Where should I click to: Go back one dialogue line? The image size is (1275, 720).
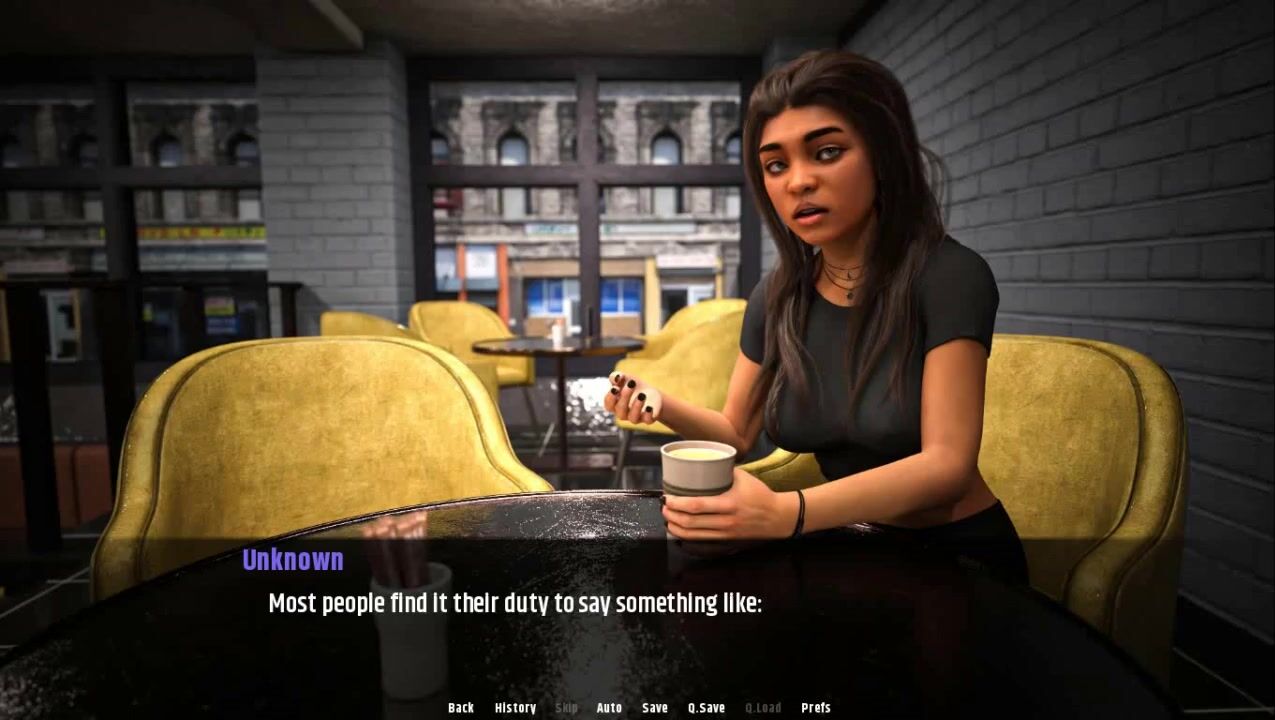461,708
